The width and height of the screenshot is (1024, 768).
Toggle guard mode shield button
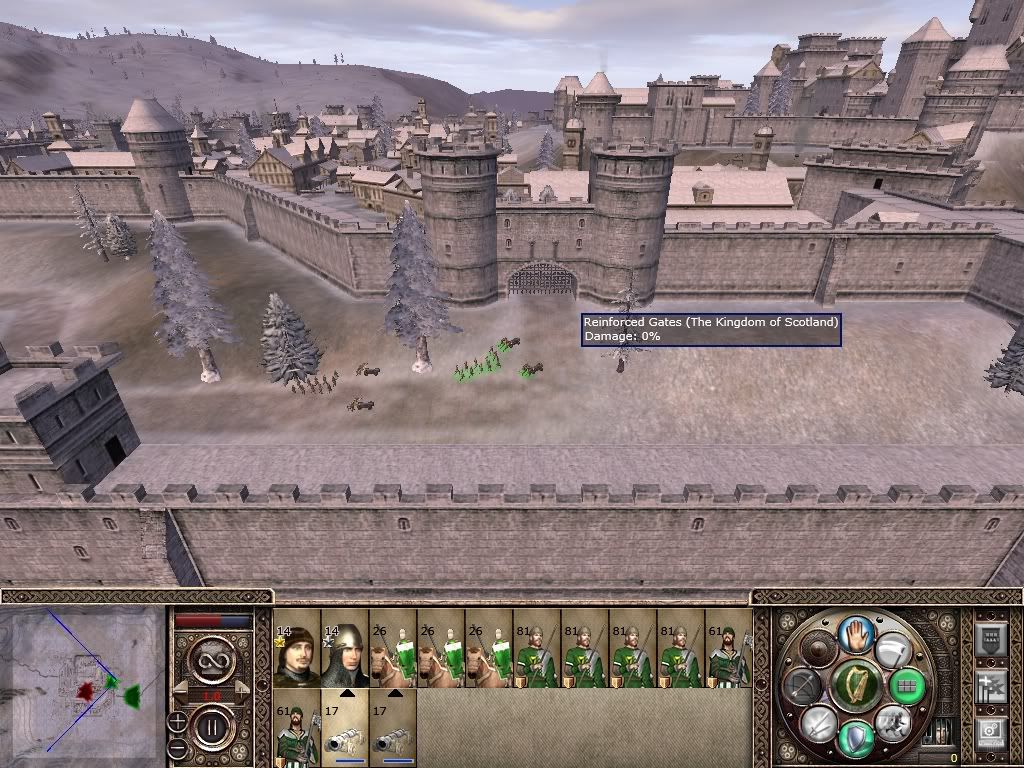(x=856, y=738)
